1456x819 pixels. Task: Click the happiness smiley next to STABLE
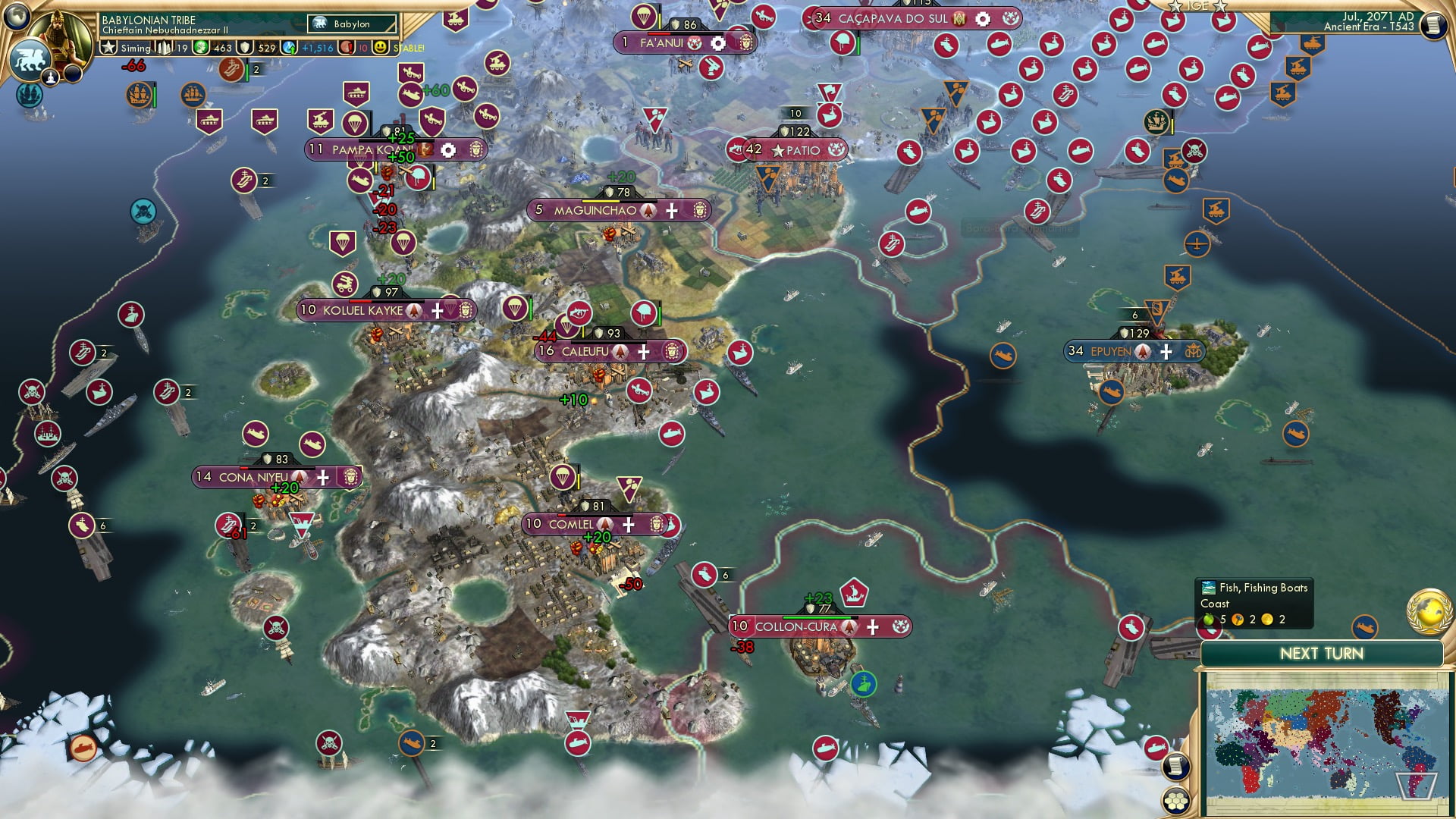[x=380, y=47]
